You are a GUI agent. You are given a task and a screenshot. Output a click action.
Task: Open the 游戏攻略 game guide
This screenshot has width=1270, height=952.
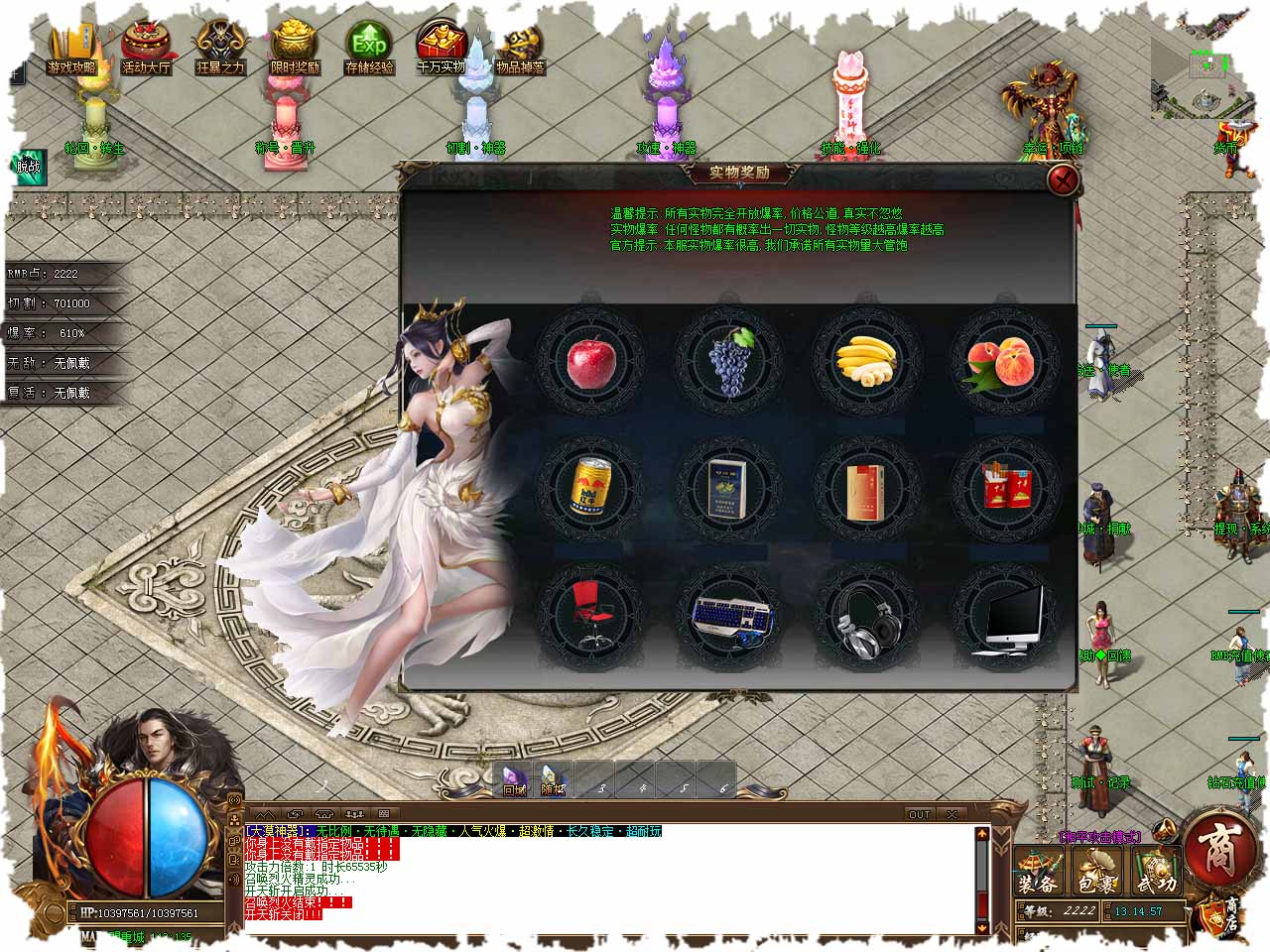coord(71,47)
